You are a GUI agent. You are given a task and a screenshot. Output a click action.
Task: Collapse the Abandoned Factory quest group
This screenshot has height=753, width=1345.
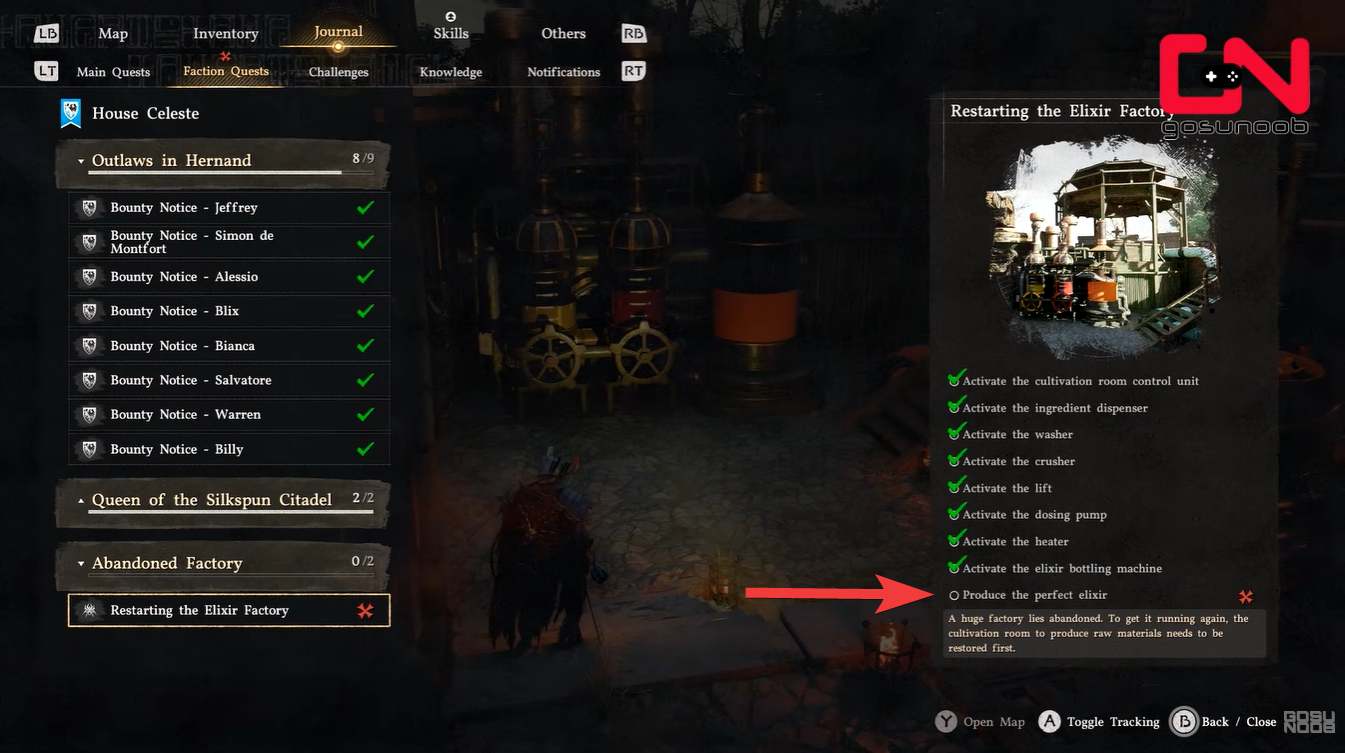(83, 563)
